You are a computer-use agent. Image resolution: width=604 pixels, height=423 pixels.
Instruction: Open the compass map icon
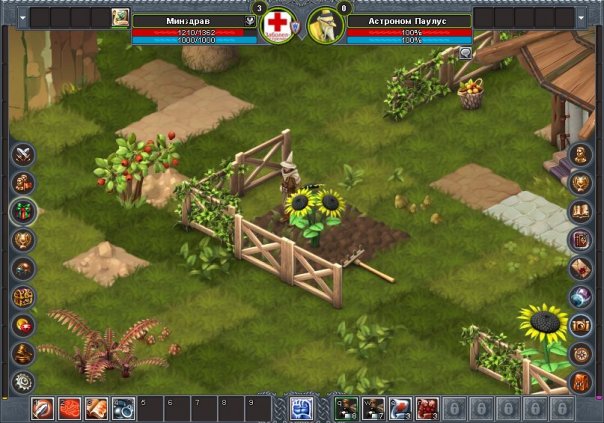(x=580, y=353)
